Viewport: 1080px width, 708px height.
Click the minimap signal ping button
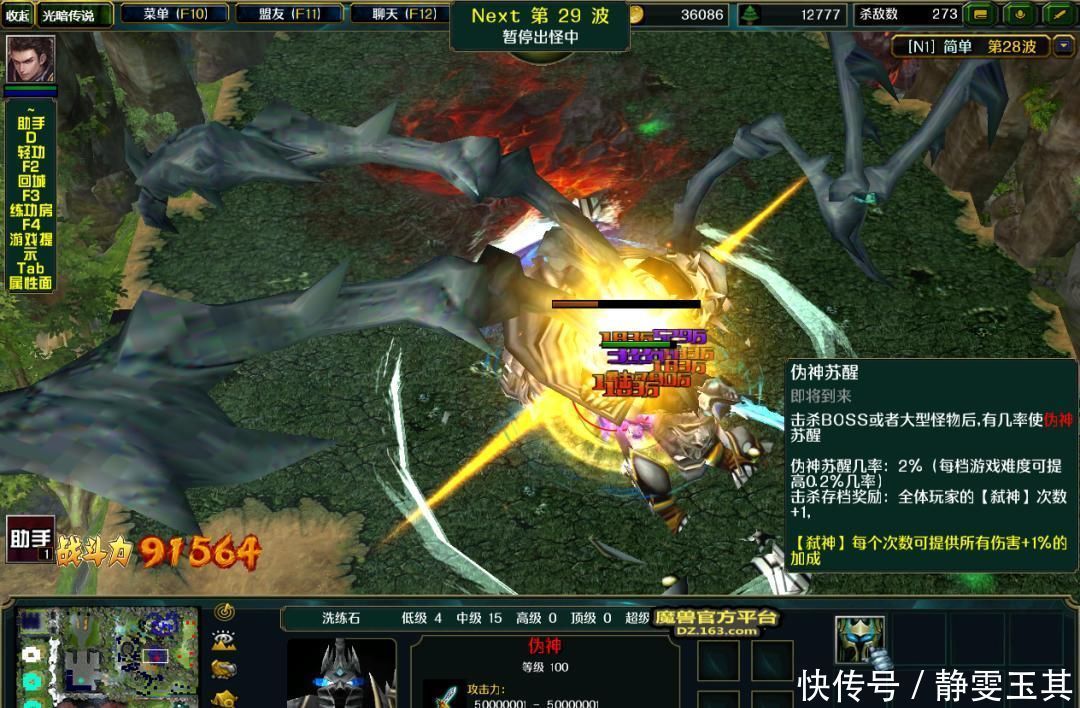pos(224,613)
